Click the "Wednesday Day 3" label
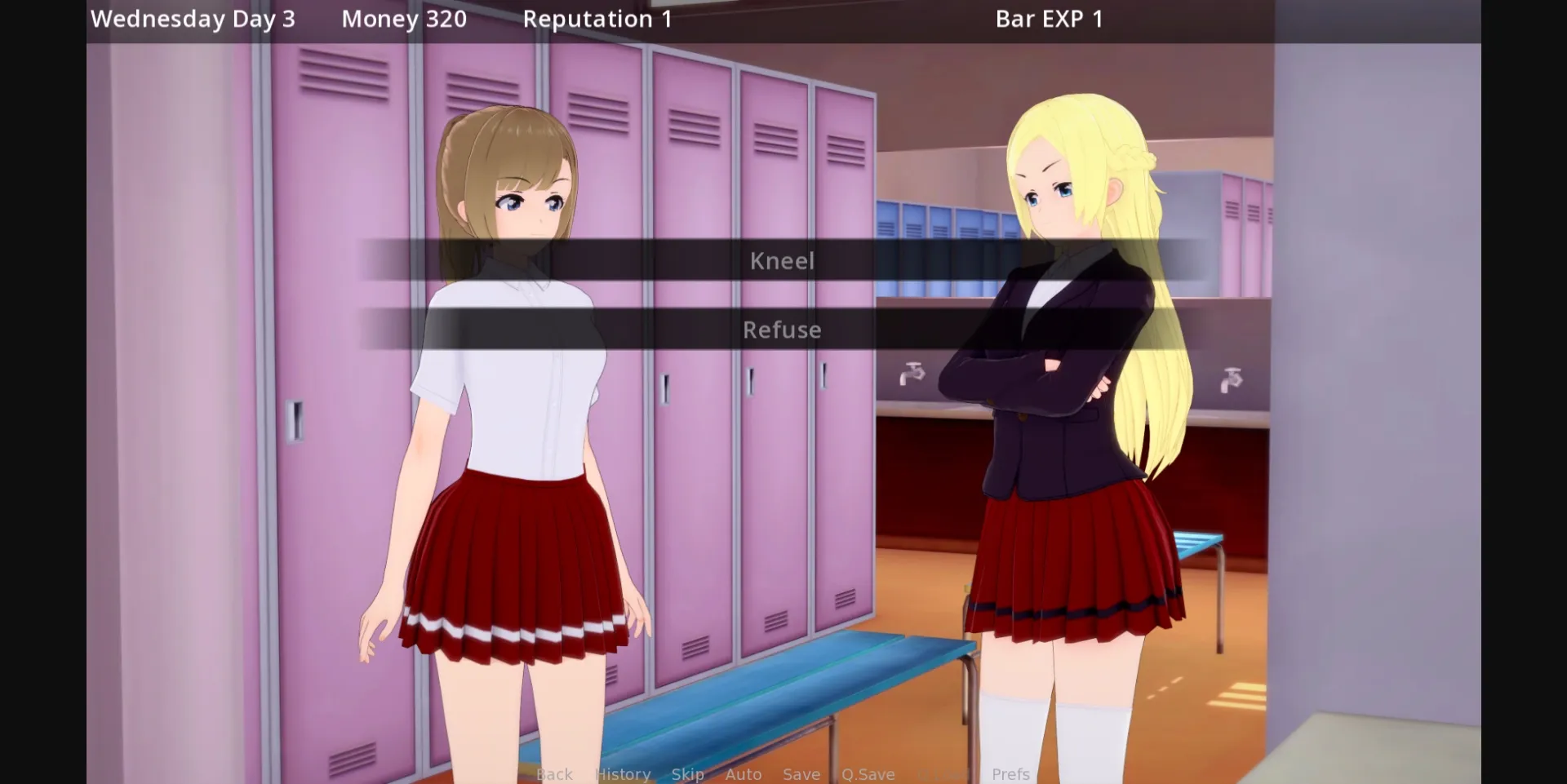1567x784 pixels. [x=193, y=18]
